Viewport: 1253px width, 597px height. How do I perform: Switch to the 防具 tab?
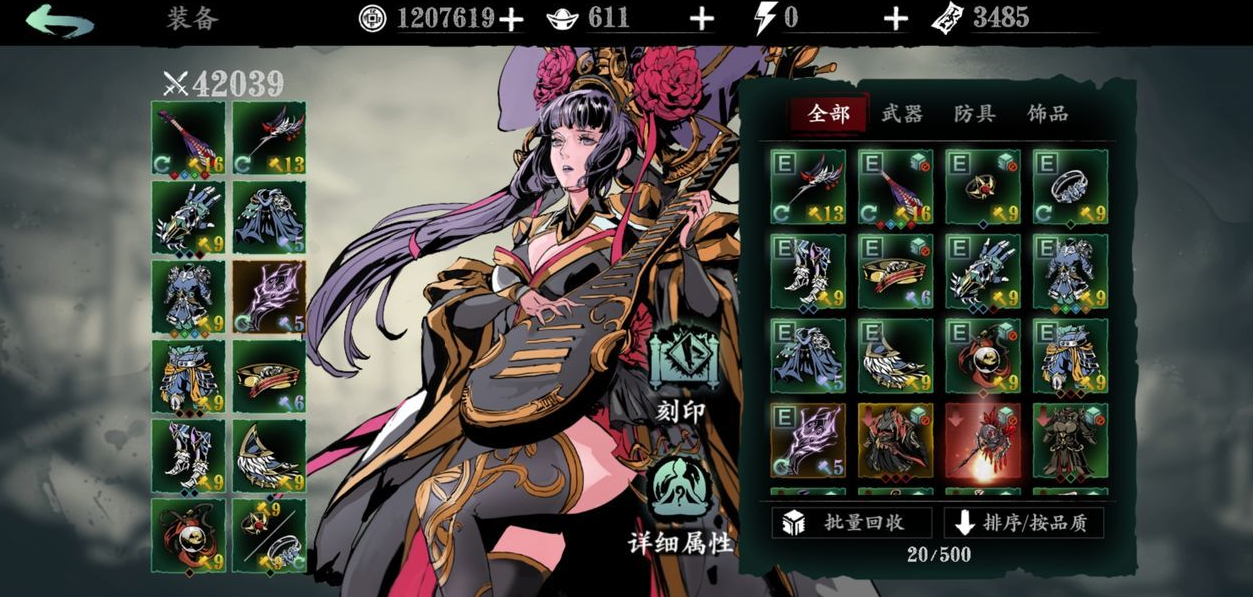pos(974,114)
